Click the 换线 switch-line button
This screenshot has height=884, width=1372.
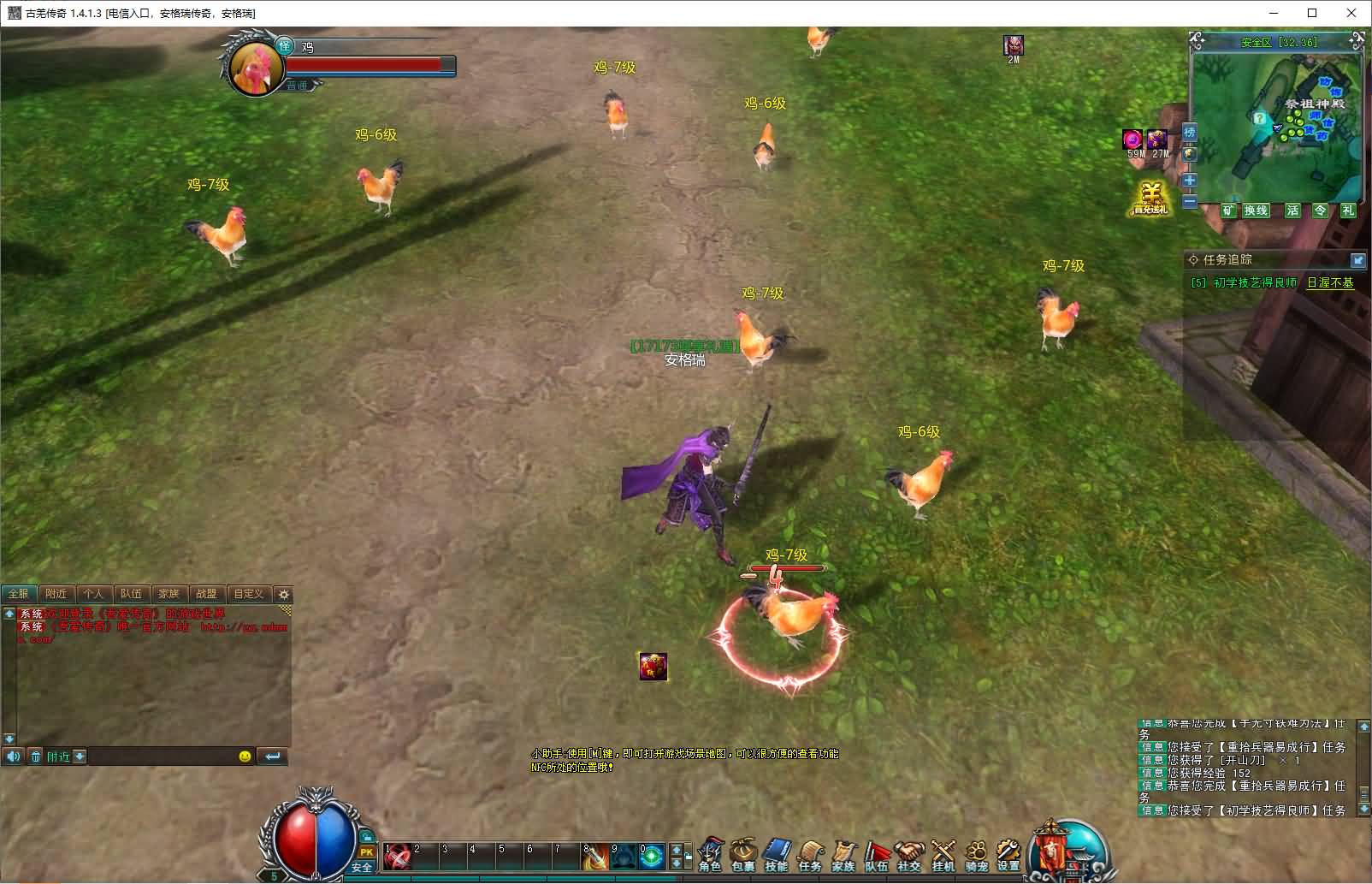[x=1256, y=211]
